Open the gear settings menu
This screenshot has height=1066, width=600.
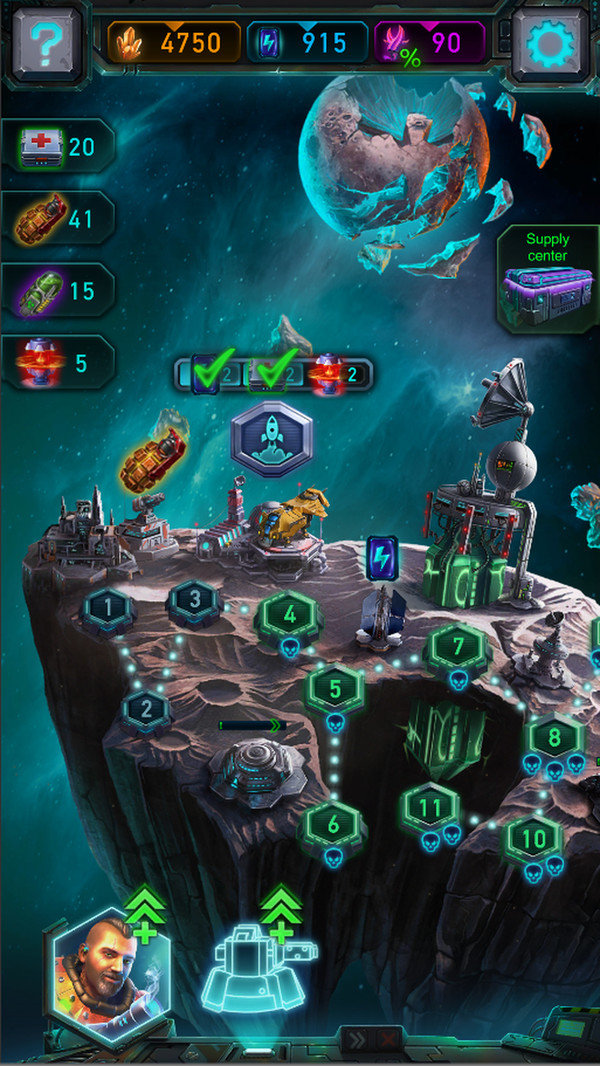(550, 43)
